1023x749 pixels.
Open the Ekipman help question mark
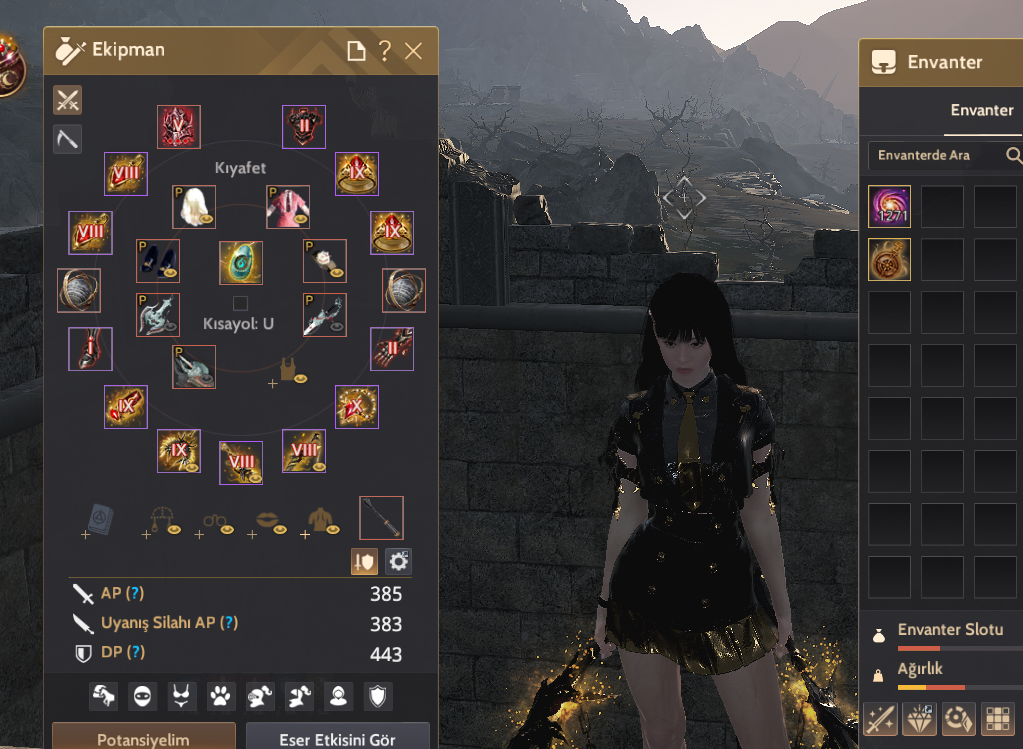(x=385, y=51)
